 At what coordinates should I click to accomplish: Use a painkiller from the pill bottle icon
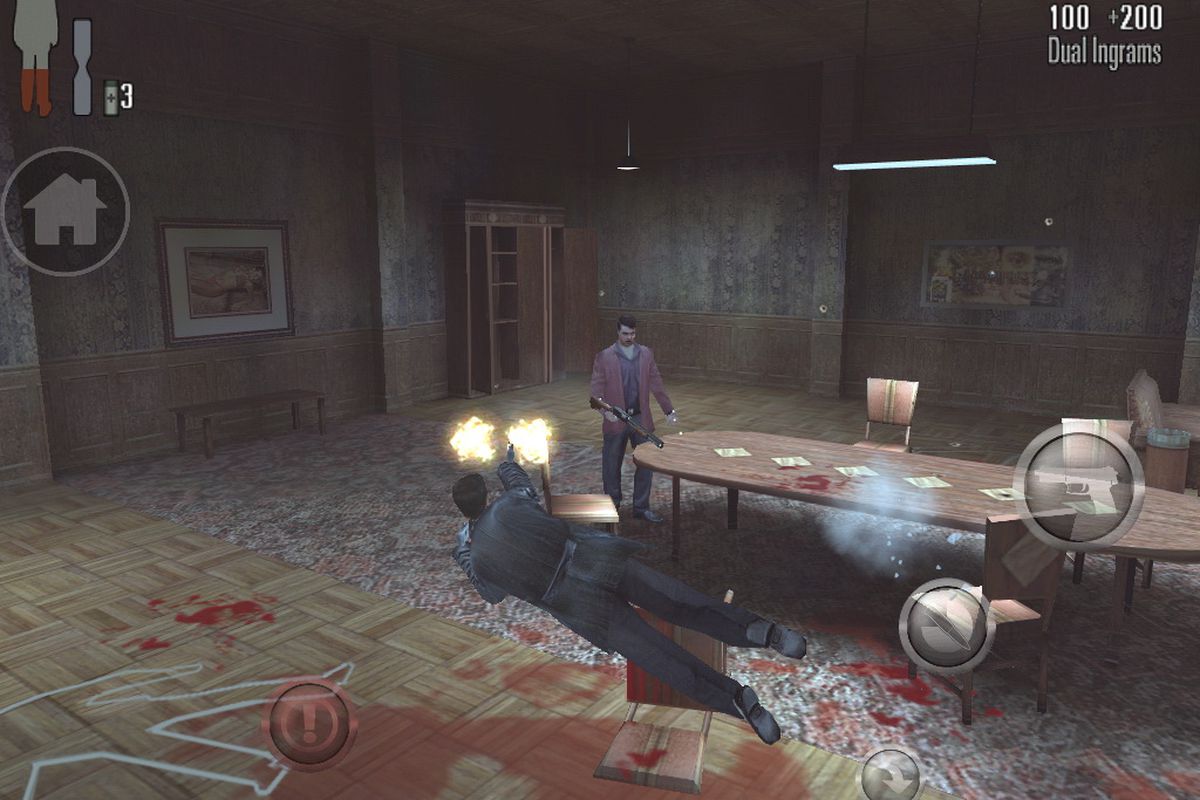coord(111,96)
